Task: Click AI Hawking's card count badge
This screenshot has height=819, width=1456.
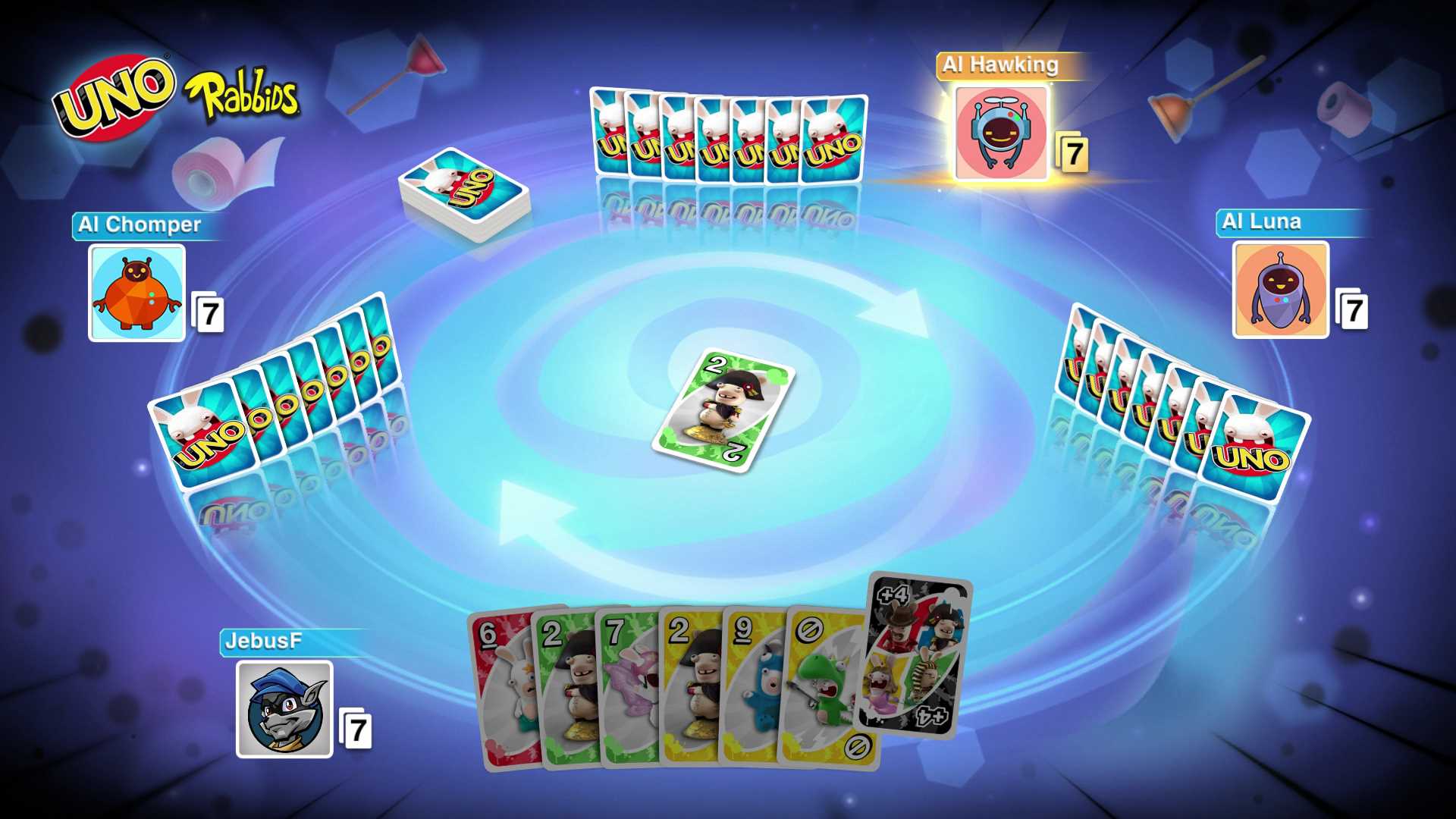Action: (x=1072, y=153)
